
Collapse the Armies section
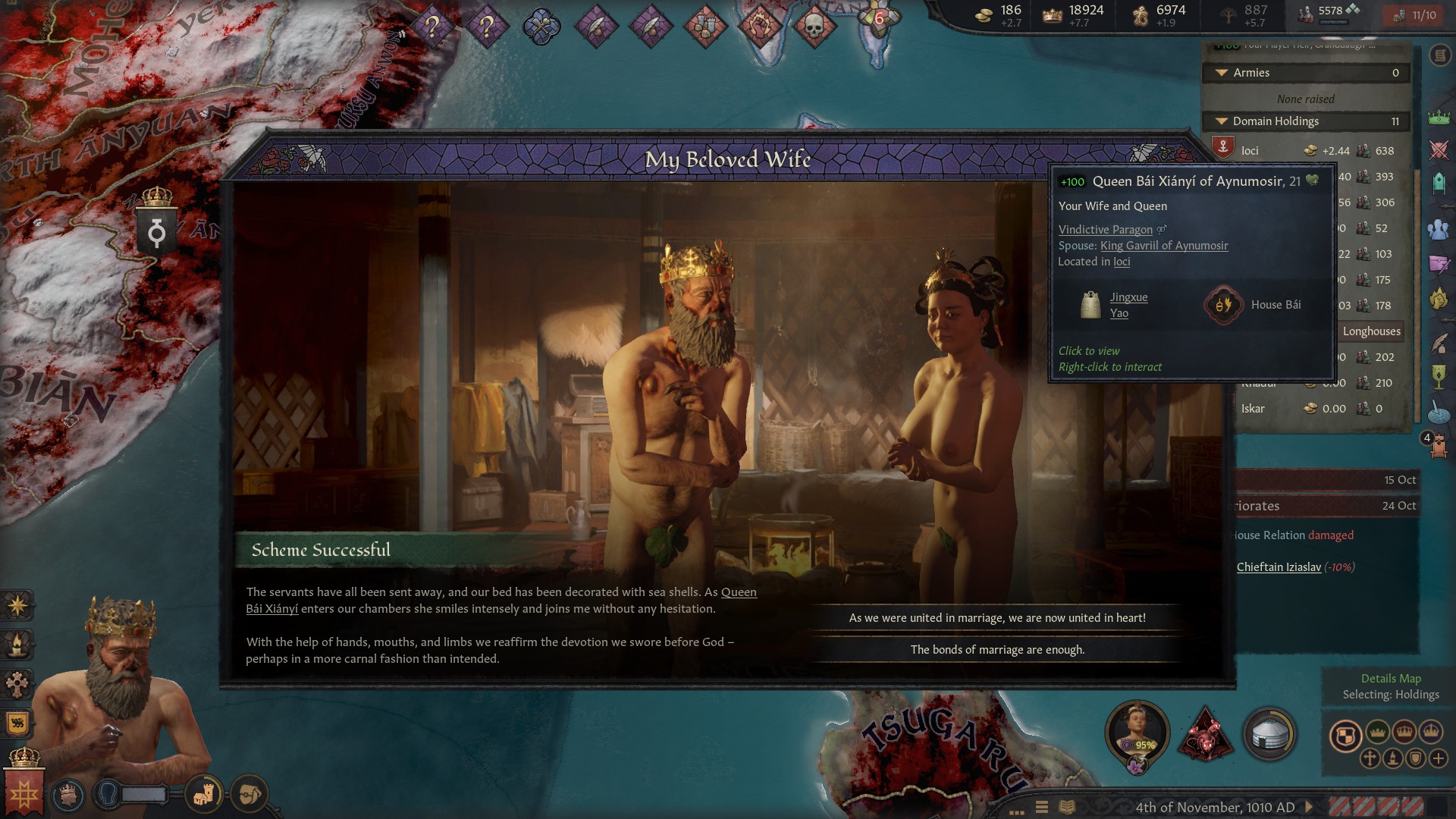point(1222,73)
